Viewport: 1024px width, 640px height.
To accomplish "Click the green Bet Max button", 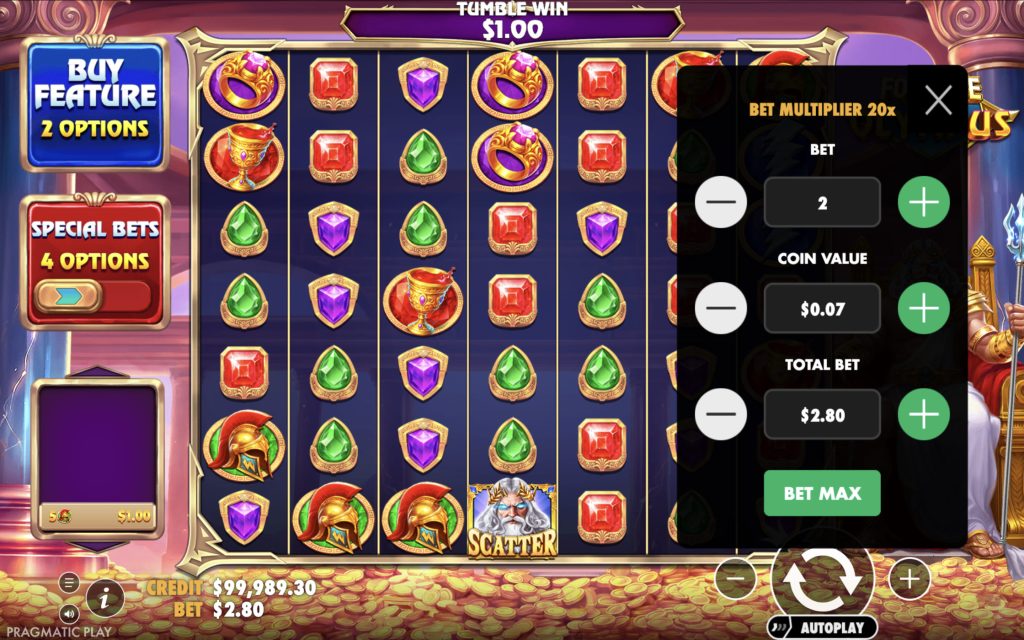I will click(x=822, y=493).
